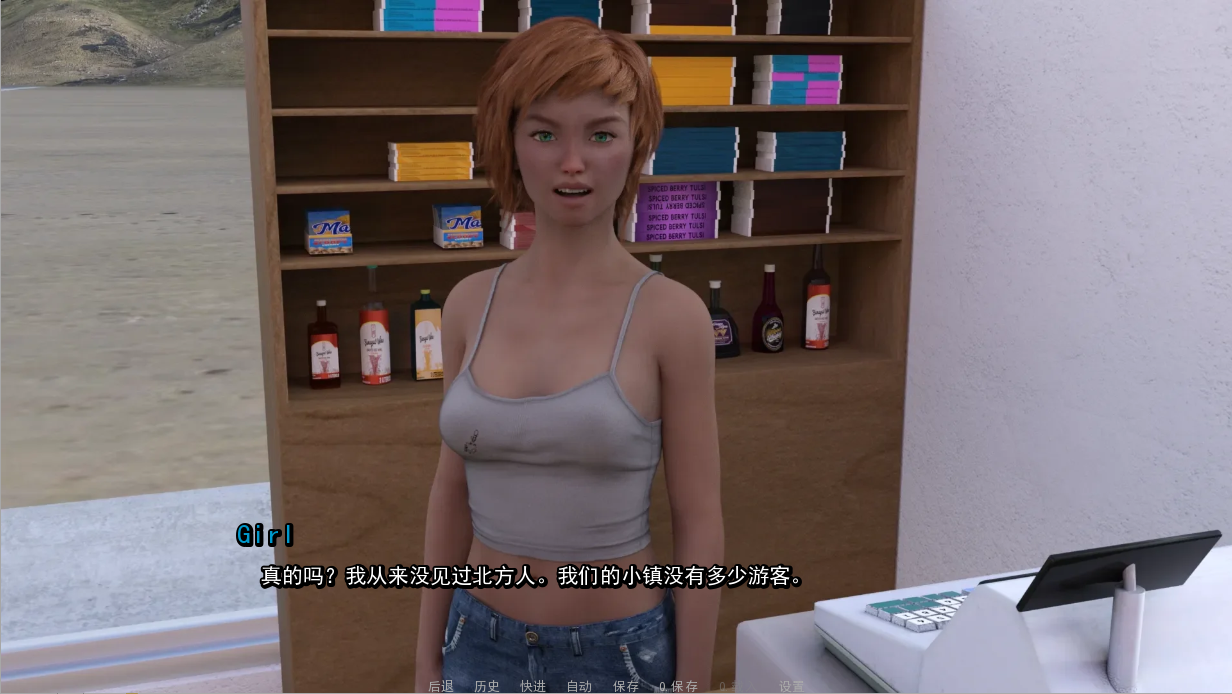Click the 后退 (Back) button

441,686
